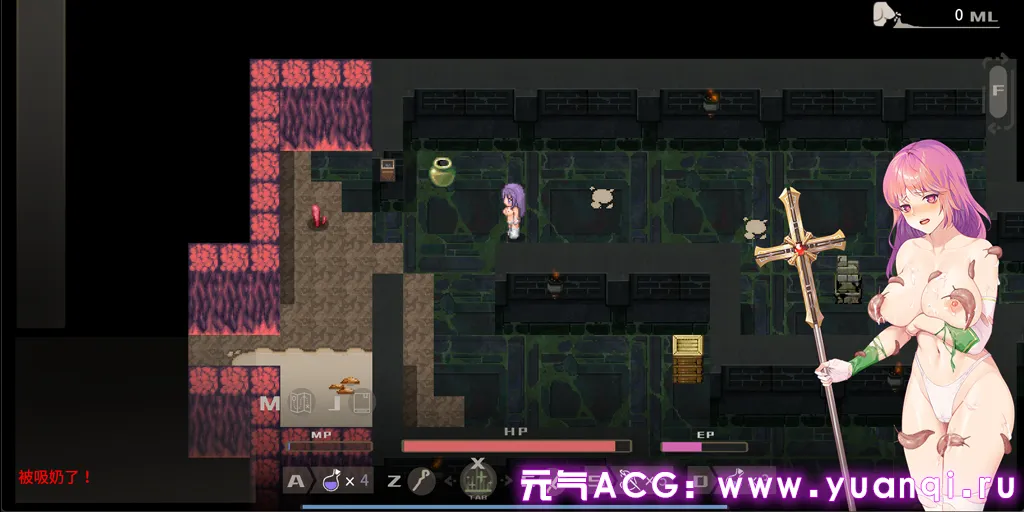Click the F swap toggle button
This screenshot has height=512, width=1024.
pos(997,91)
